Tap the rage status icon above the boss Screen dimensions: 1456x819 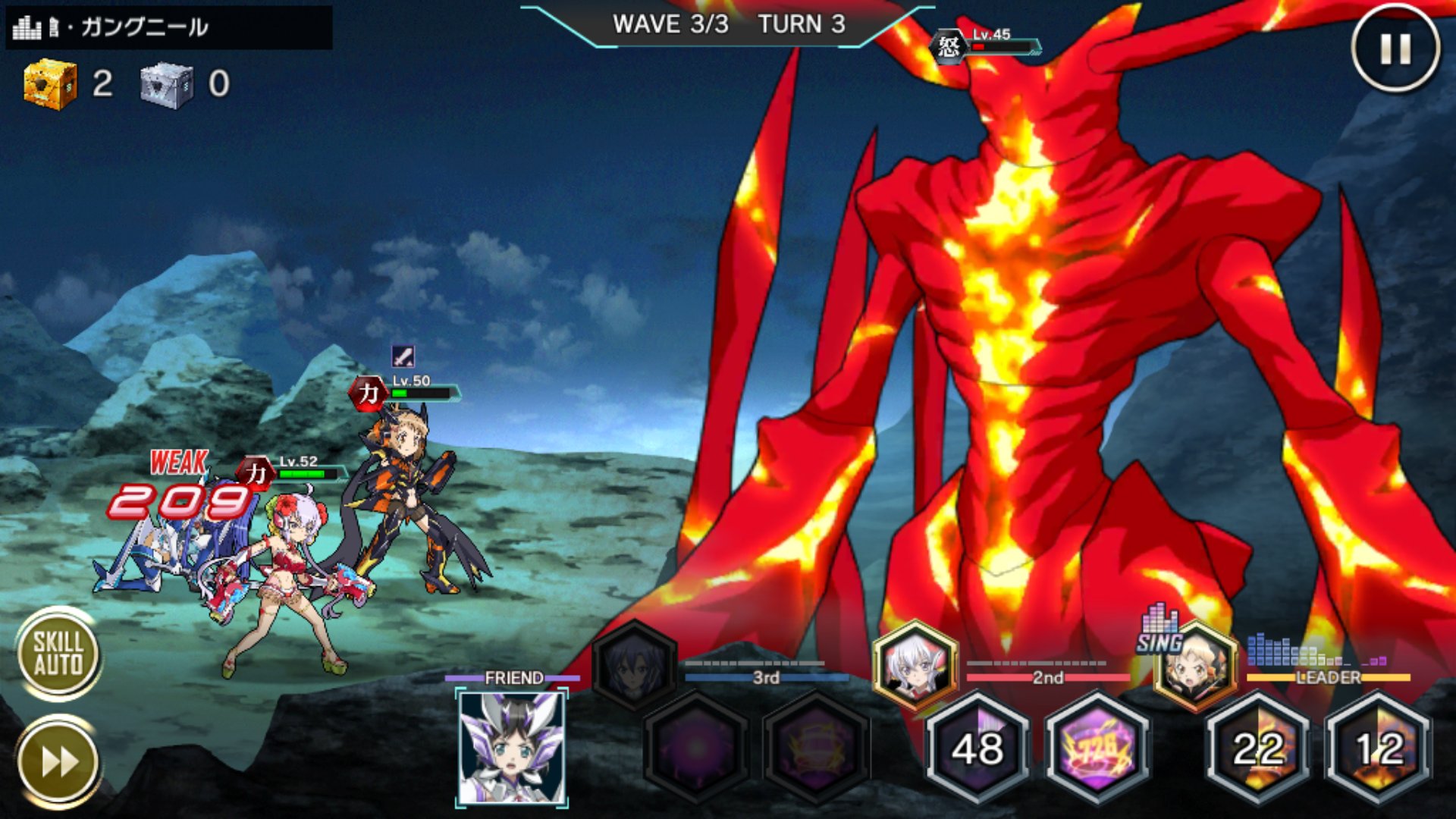(950, 44)
